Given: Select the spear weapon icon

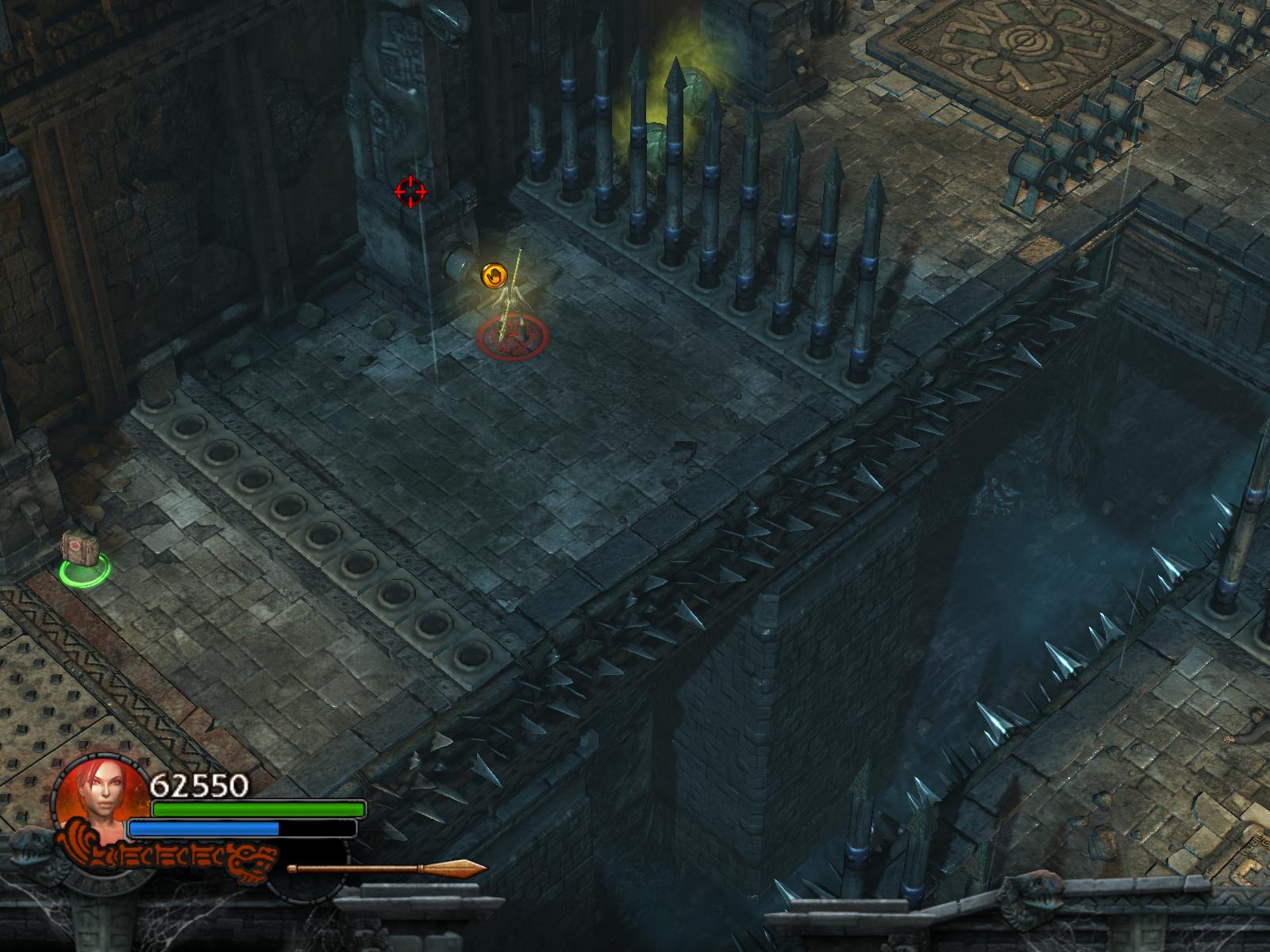Looking at the screenshot, I should tap(387, 869).
